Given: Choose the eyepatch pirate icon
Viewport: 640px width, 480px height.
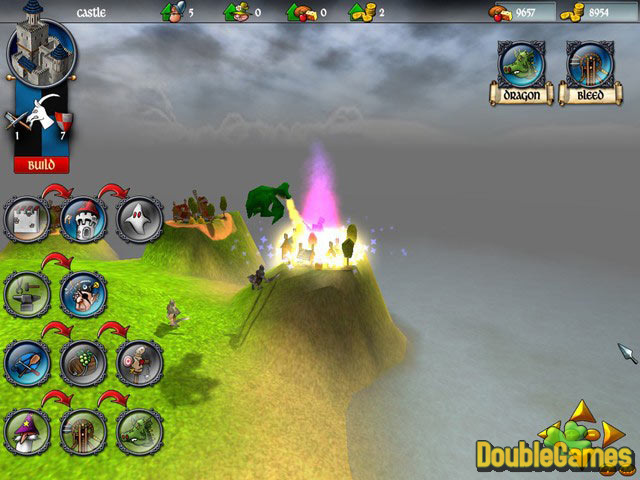Looking at the screenshot, I should click(x=84, y=293).
